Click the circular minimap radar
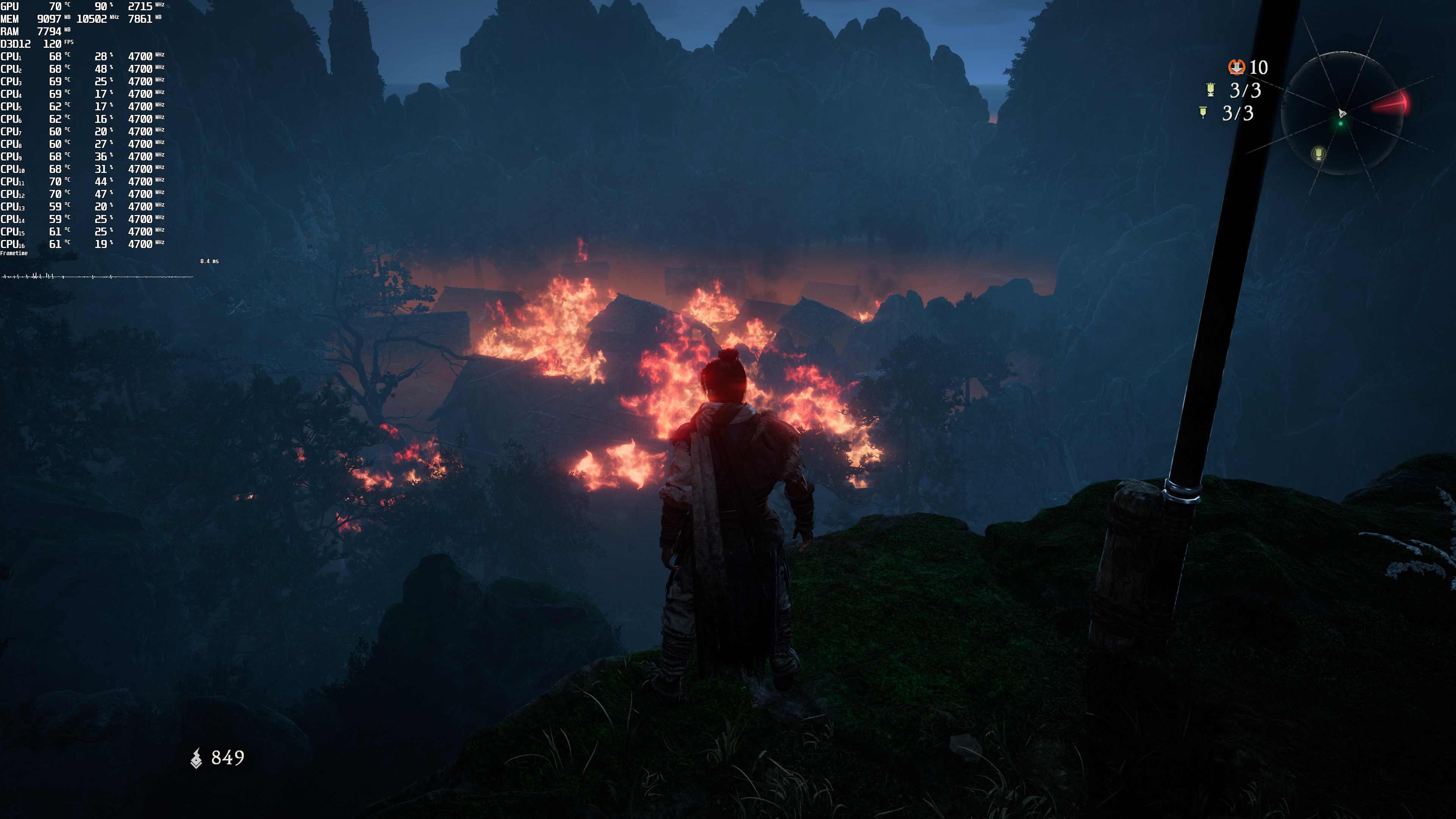This screenshot has height=819, width=1456. tap(1342, 113)
